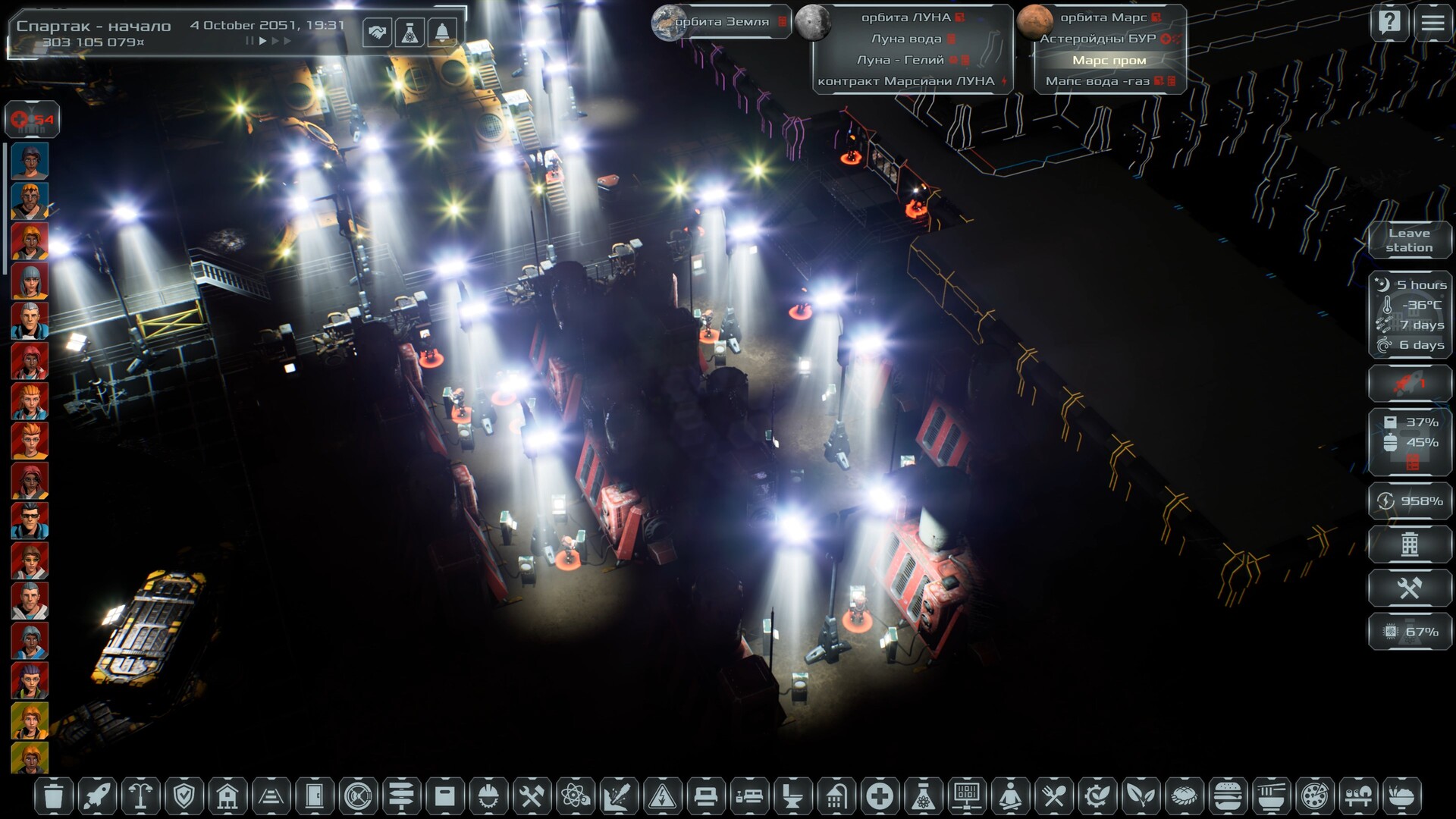The image size is (1456, 819).
Task: Switch to the Марс пром base
Action: [x=1109, y=60]
